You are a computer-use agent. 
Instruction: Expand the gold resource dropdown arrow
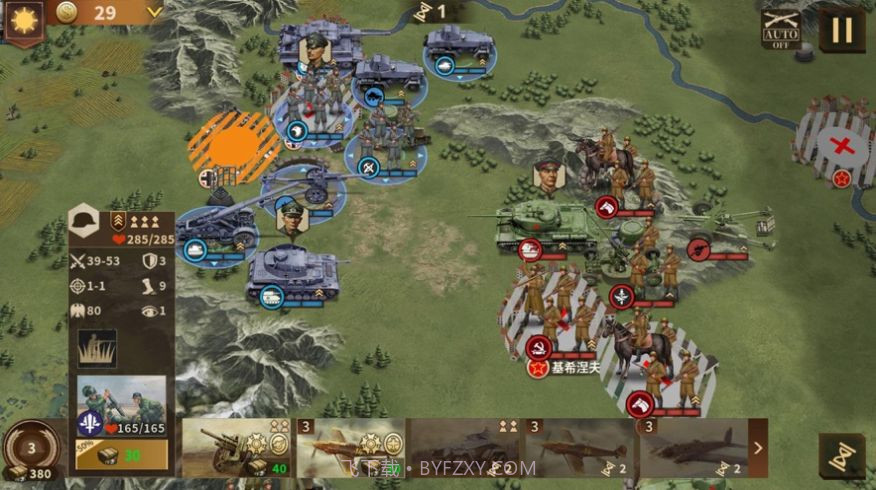click(154, 12)
